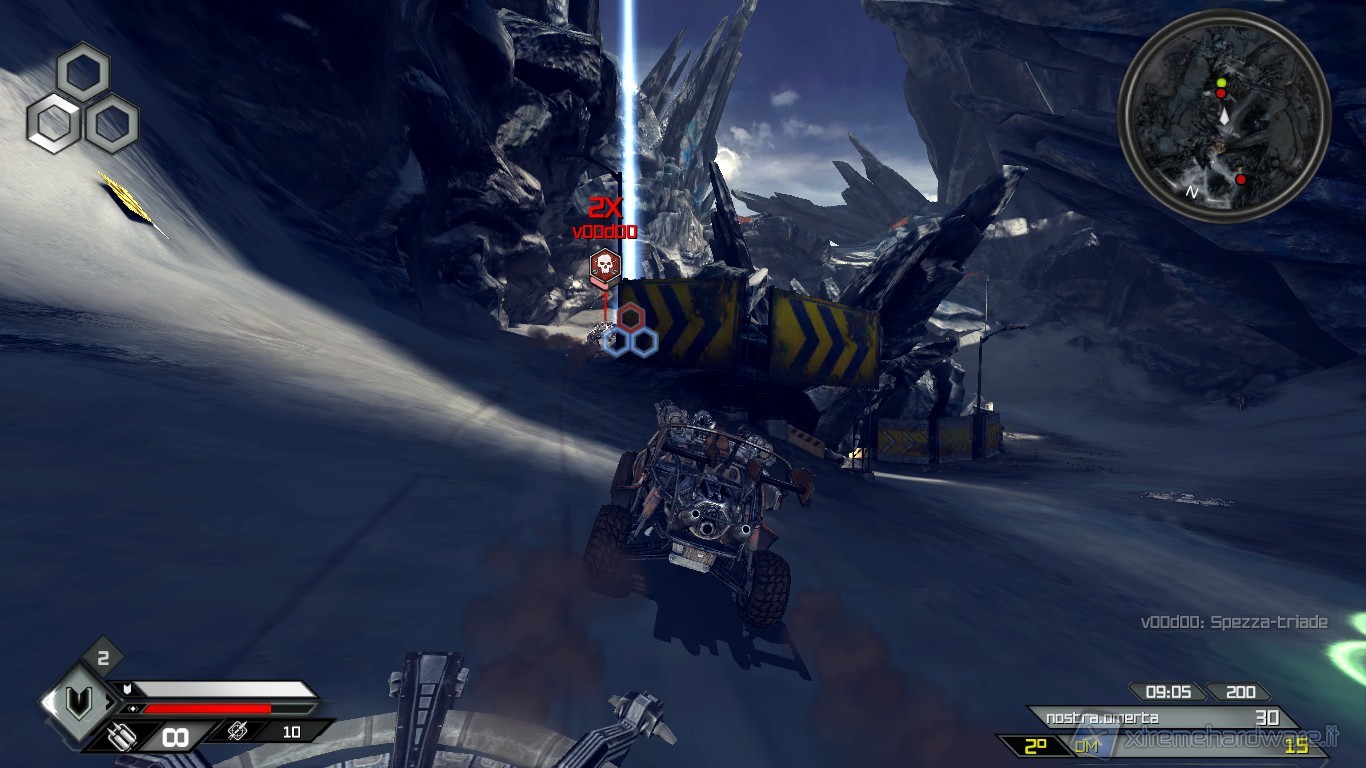This screenshot has width=1366, height=768.
Task: Click the small hexagon triad marker under the skull
Action: (x=629, y=332)
